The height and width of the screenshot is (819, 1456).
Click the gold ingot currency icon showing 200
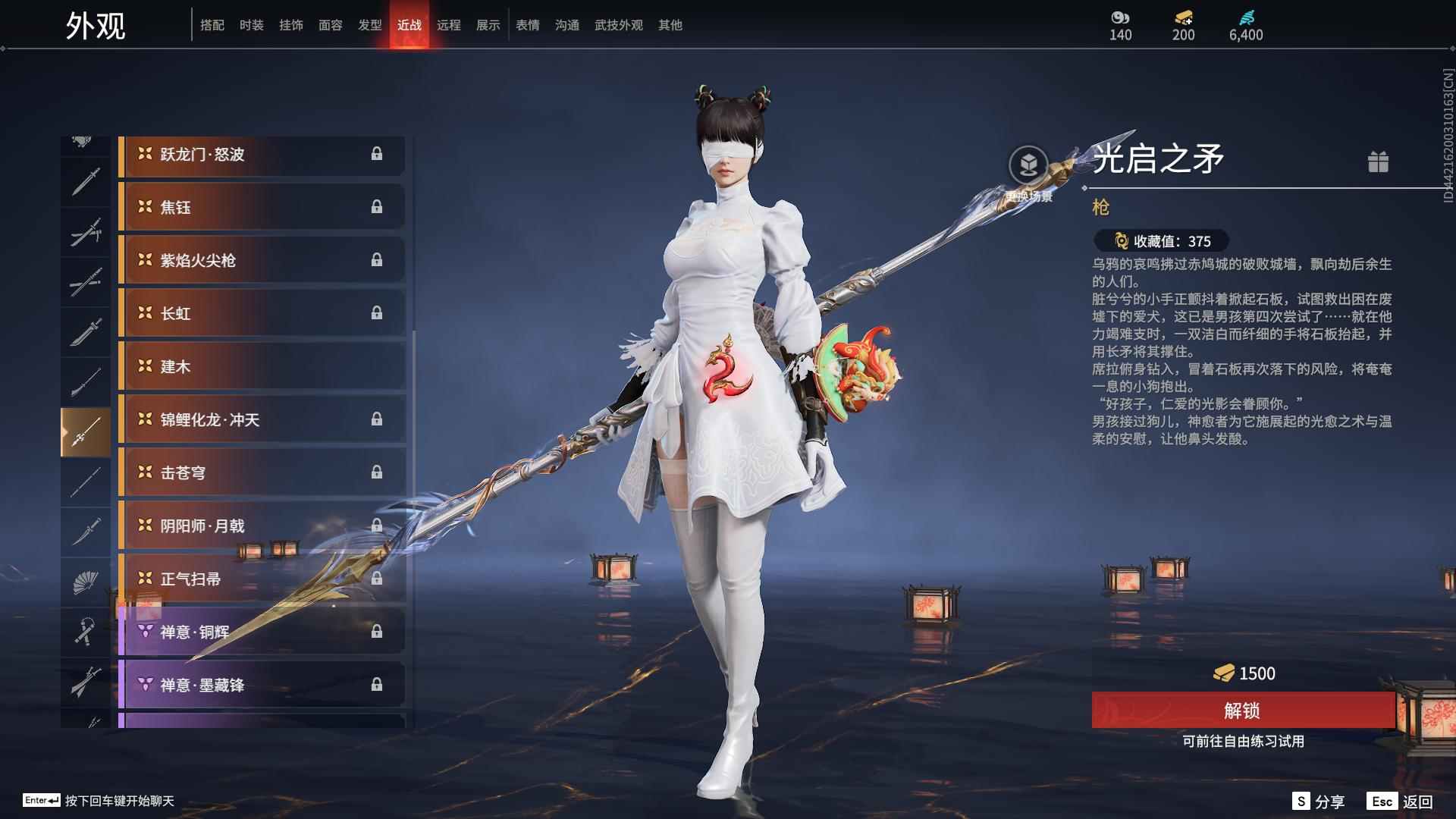tap(1183, 18)
